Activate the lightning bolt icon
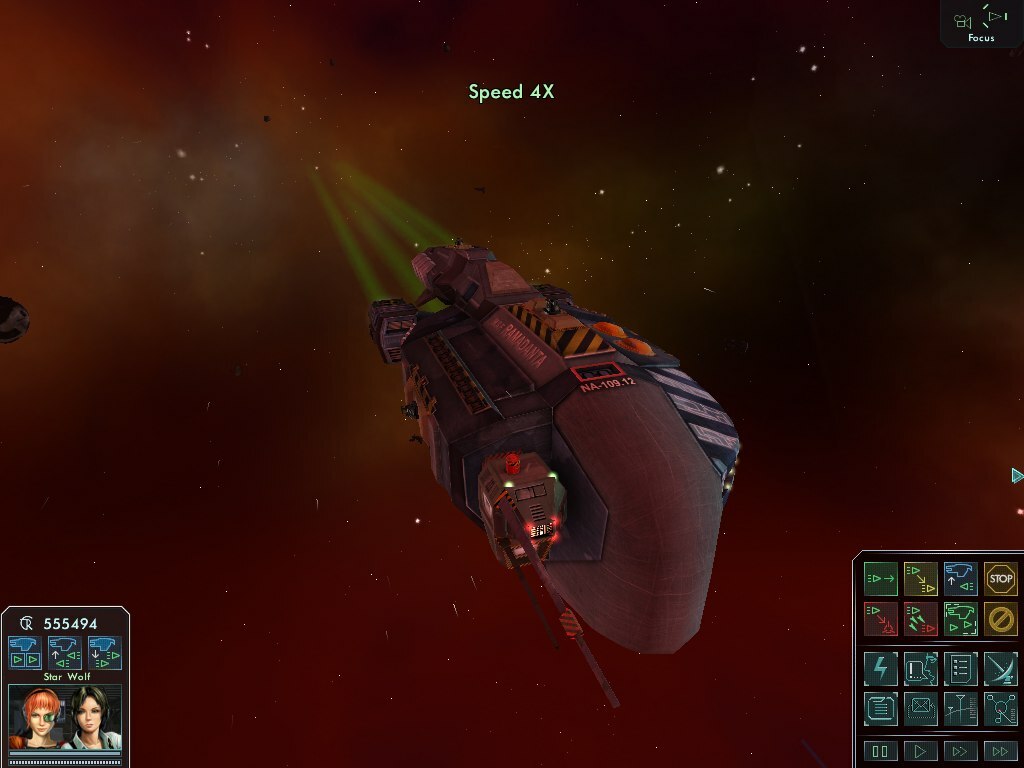 (881, 668)
